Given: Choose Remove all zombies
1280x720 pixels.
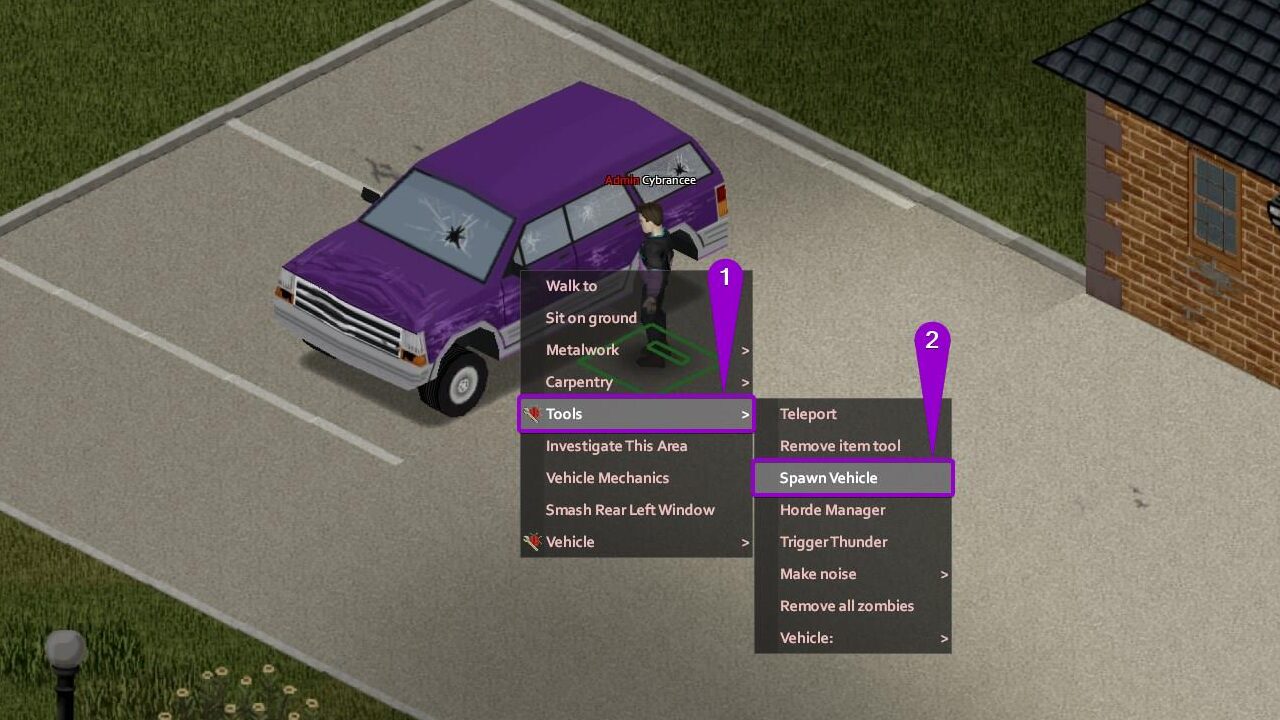Looking at the screenshot, I should (x=846, y=606).
